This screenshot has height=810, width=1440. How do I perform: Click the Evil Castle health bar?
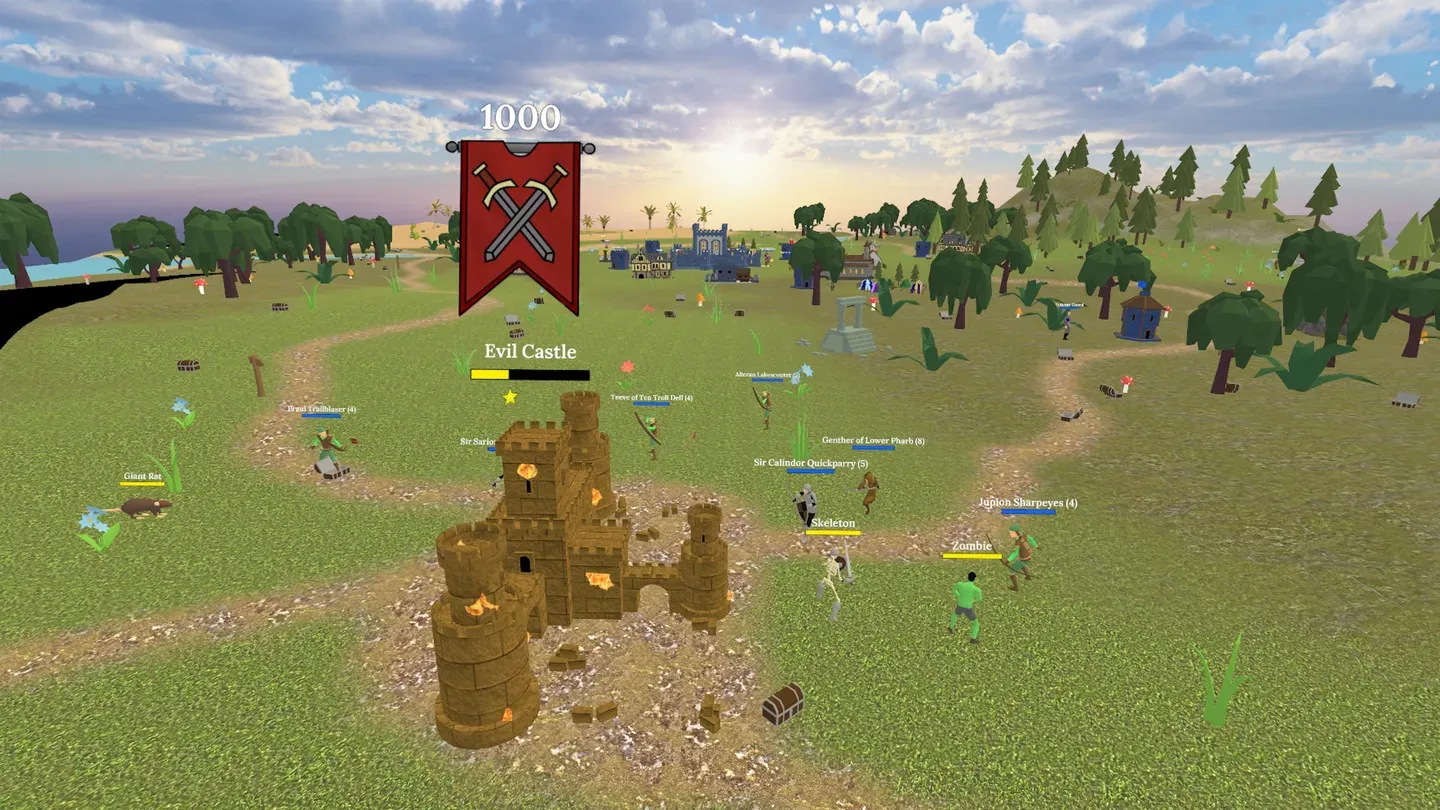(x=528, y=374)
